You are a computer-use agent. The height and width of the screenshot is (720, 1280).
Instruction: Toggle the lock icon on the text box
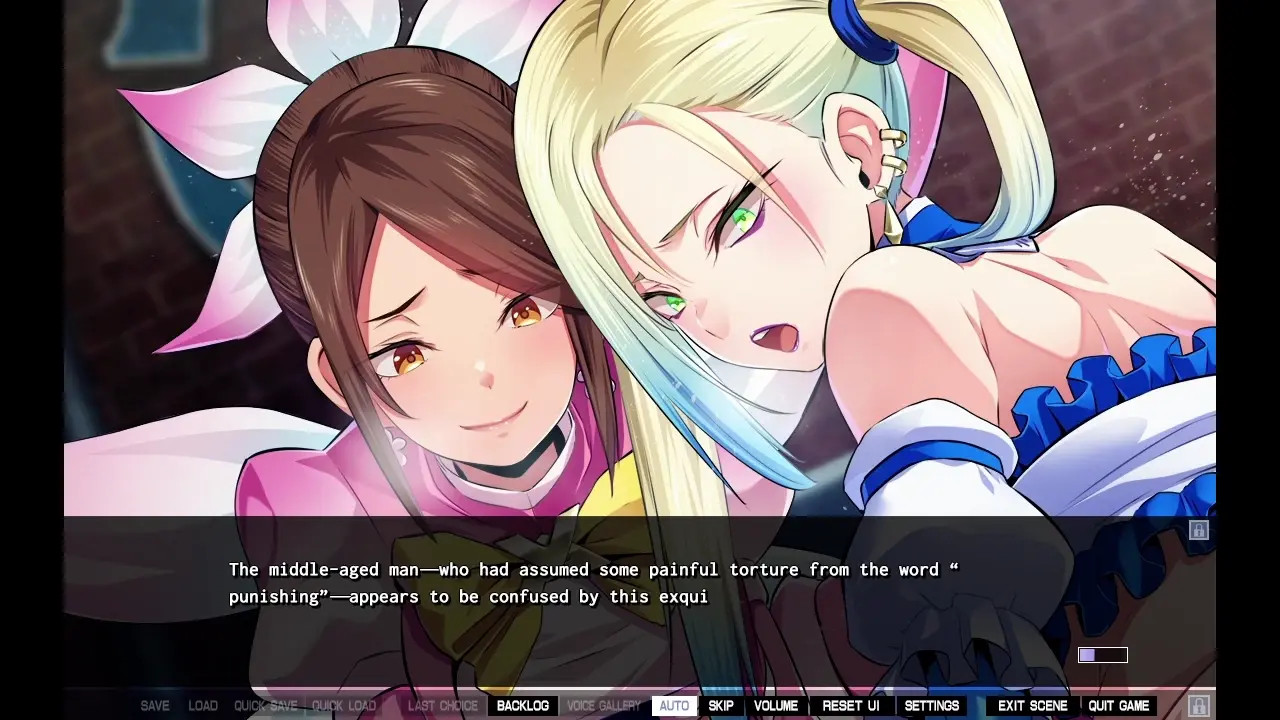click(x=1199, y=530)
